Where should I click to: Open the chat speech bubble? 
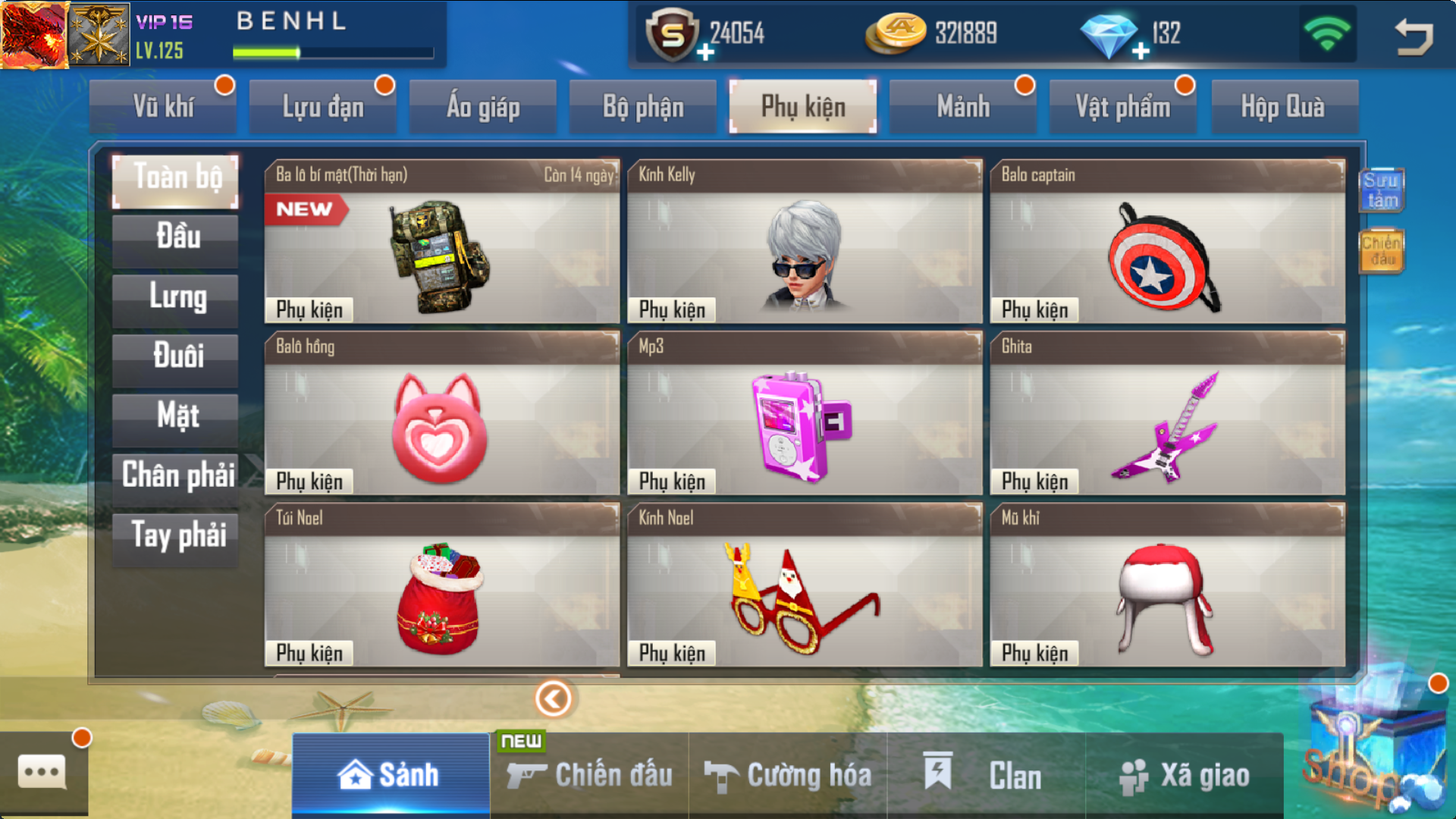point(42,773)
